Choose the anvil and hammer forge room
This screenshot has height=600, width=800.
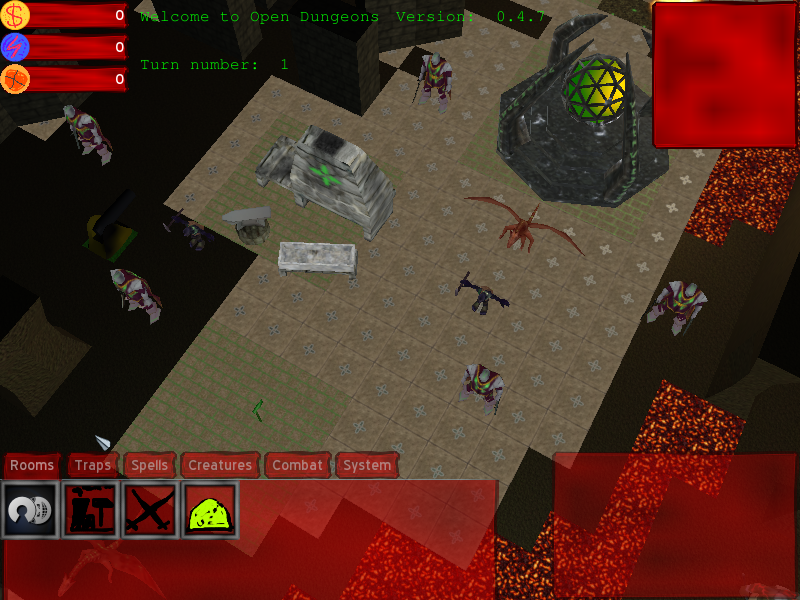coord(90,510)
